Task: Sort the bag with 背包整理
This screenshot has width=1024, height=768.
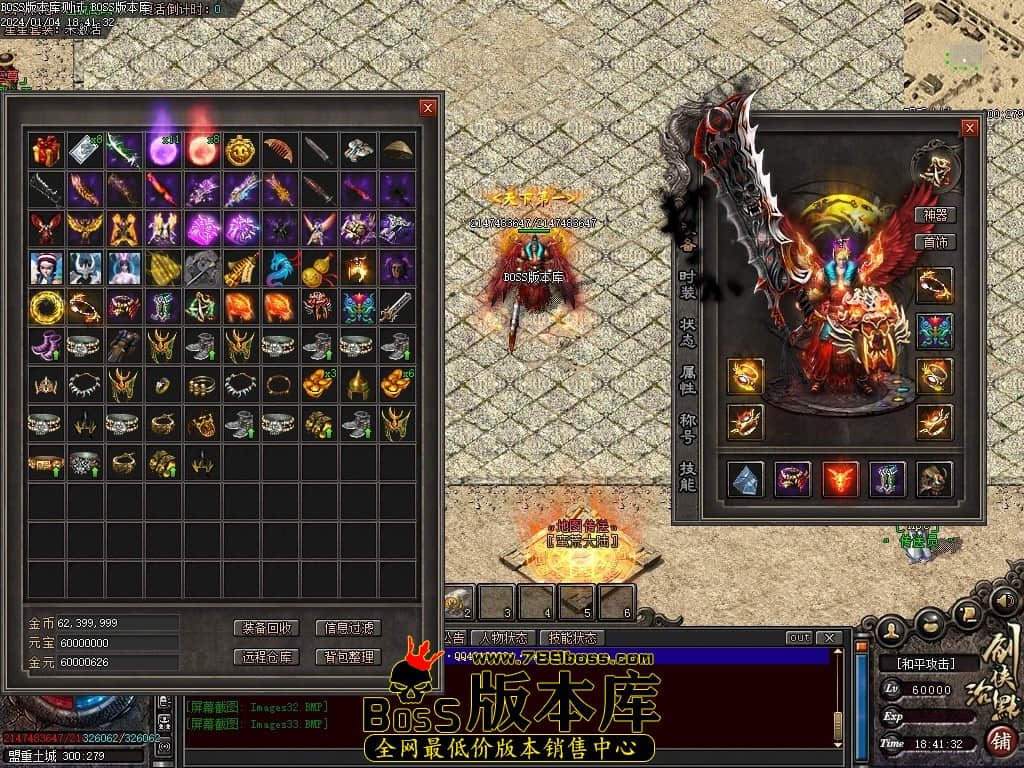Action: pos(348,657)
